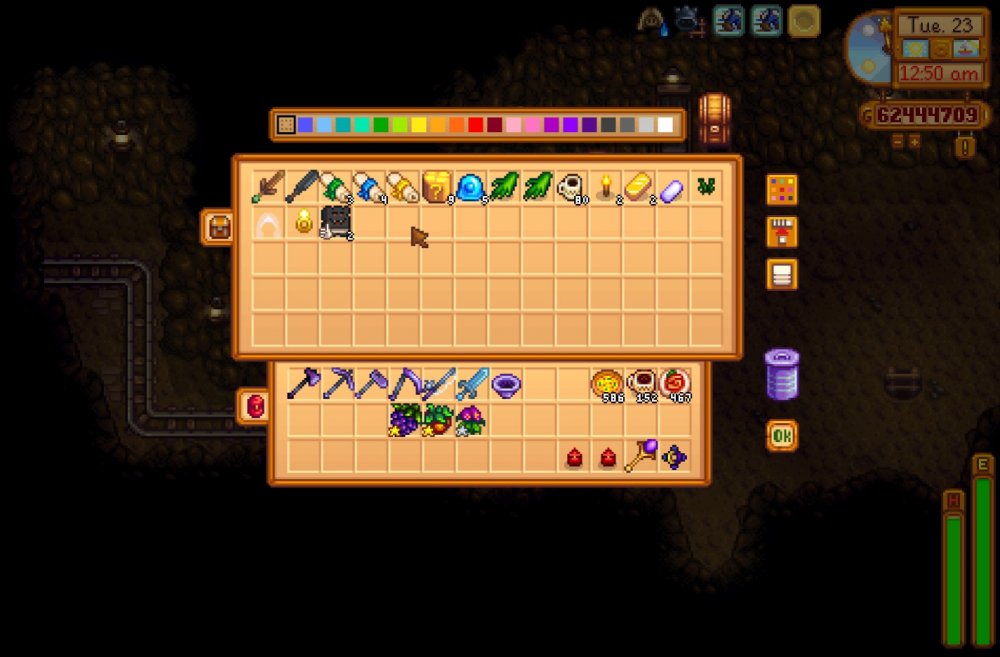Click the purple trash can
This screenshot has width=1000, height=657.
781,374
